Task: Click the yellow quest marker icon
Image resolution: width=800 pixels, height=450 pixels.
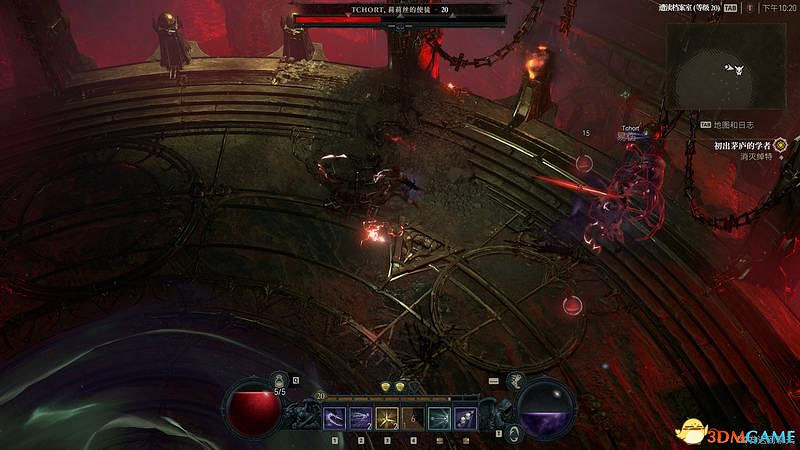Action: tap(780, 145)
